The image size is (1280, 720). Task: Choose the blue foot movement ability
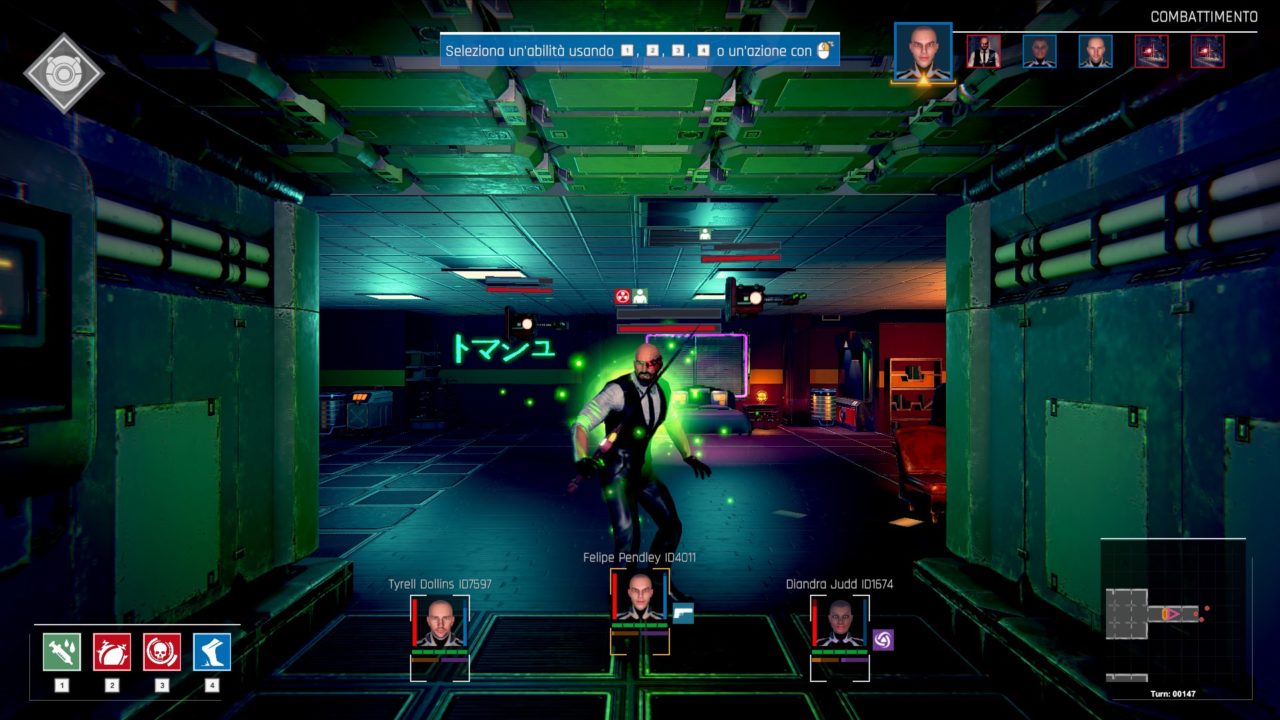(212, 652)
